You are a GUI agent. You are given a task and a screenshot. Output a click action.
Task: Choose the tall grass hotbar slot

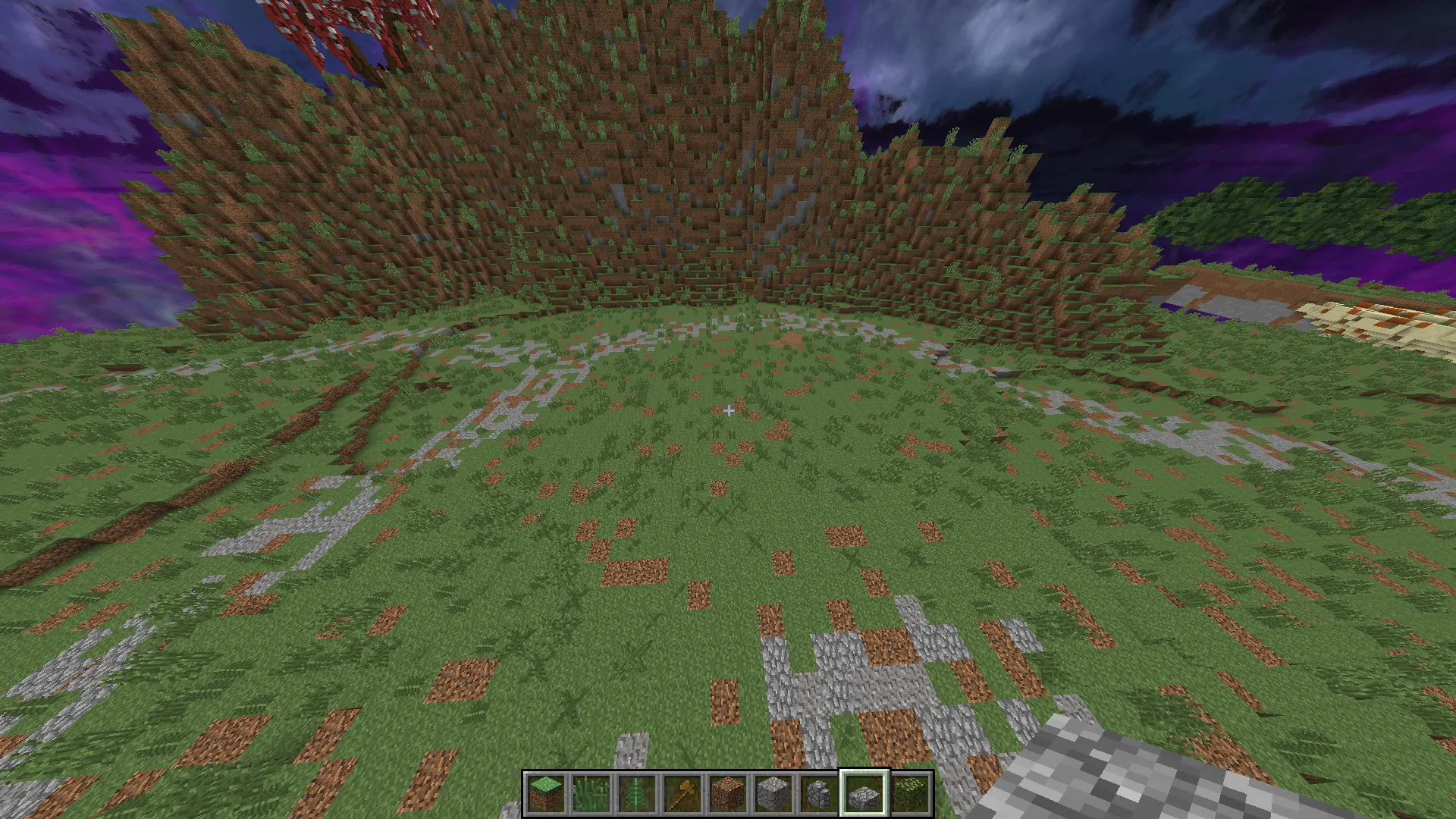coord(591,794)
